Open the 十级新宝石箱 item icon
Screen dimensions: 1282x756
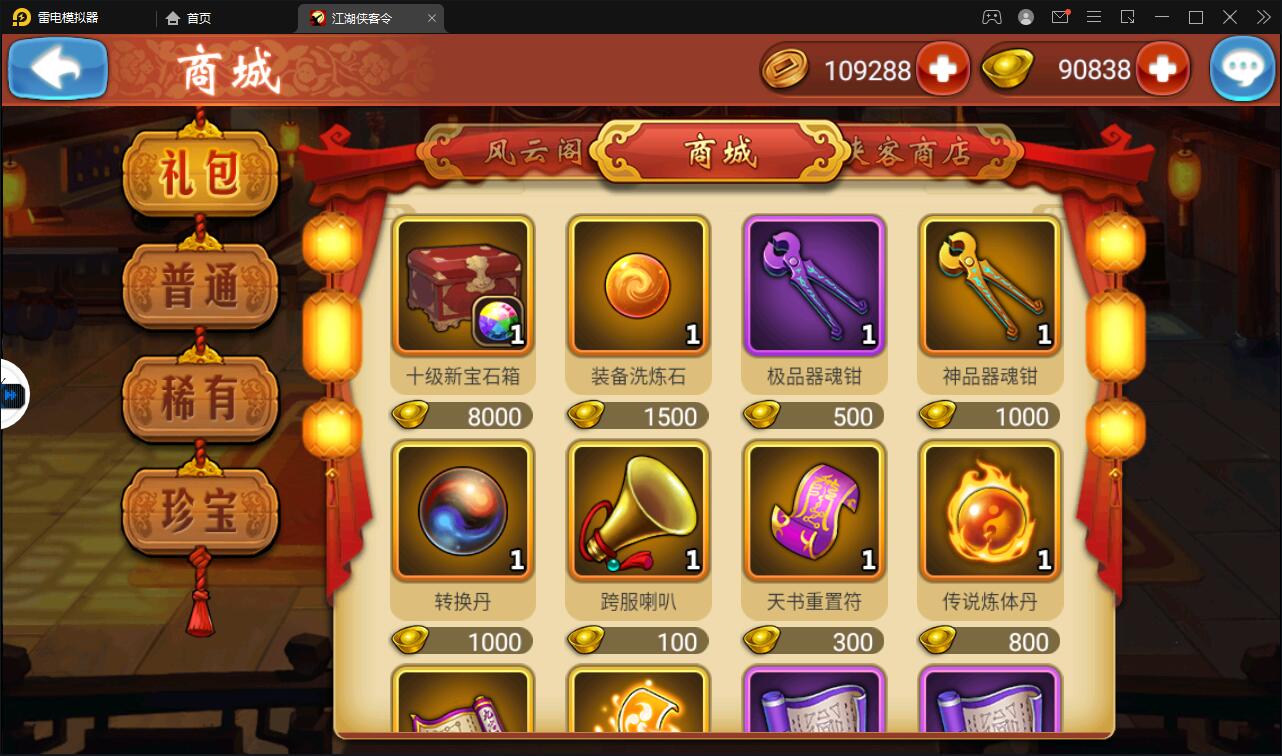point(462,285)
